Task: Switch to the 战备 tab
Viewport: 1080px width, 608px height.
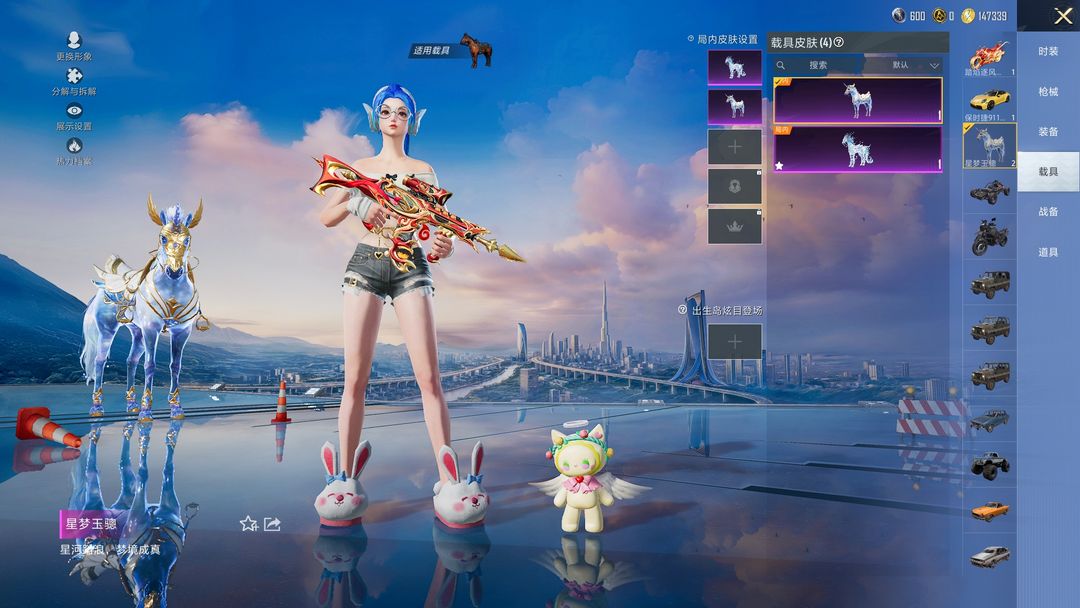Action: pyautogui.click(x=1048, y=212)
